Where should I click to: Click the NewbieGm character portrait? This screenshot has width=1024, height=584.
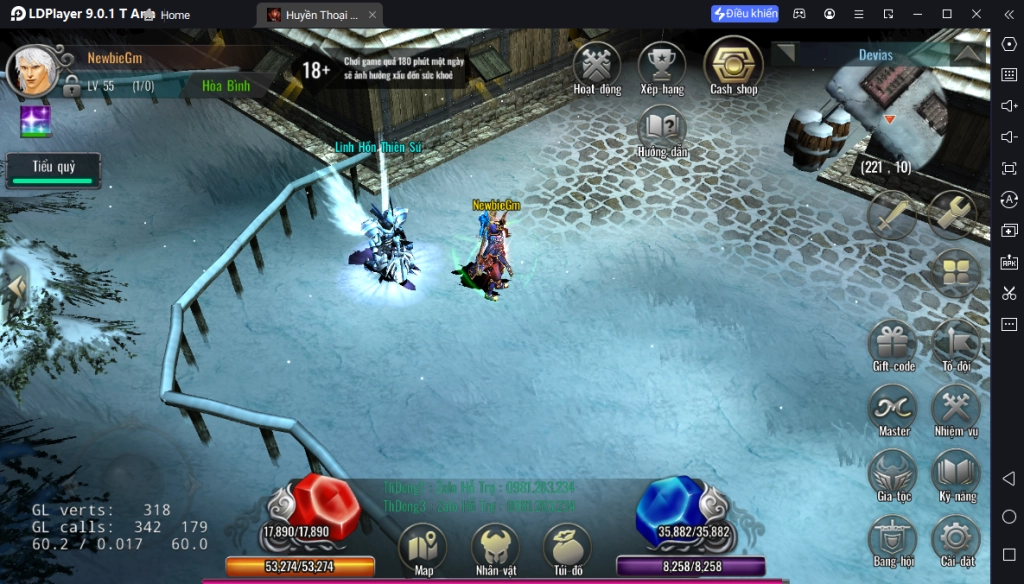coord(33,70)
